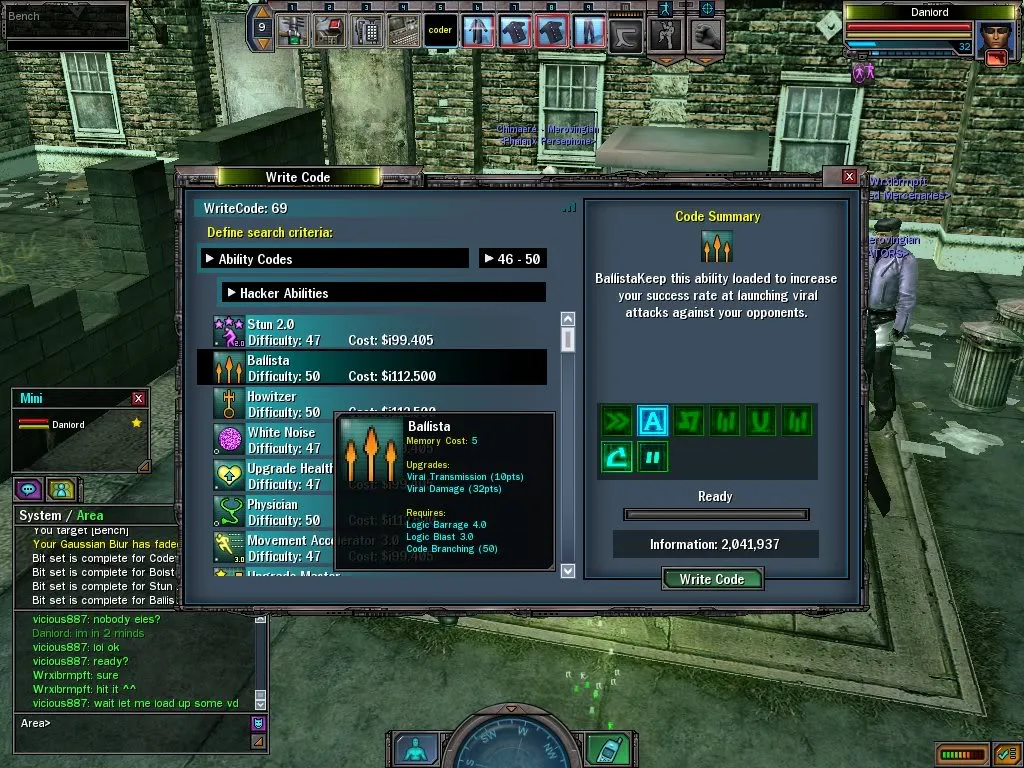Close the Mini team panel
1024x768 pixels.
click(x=139, y=398)
